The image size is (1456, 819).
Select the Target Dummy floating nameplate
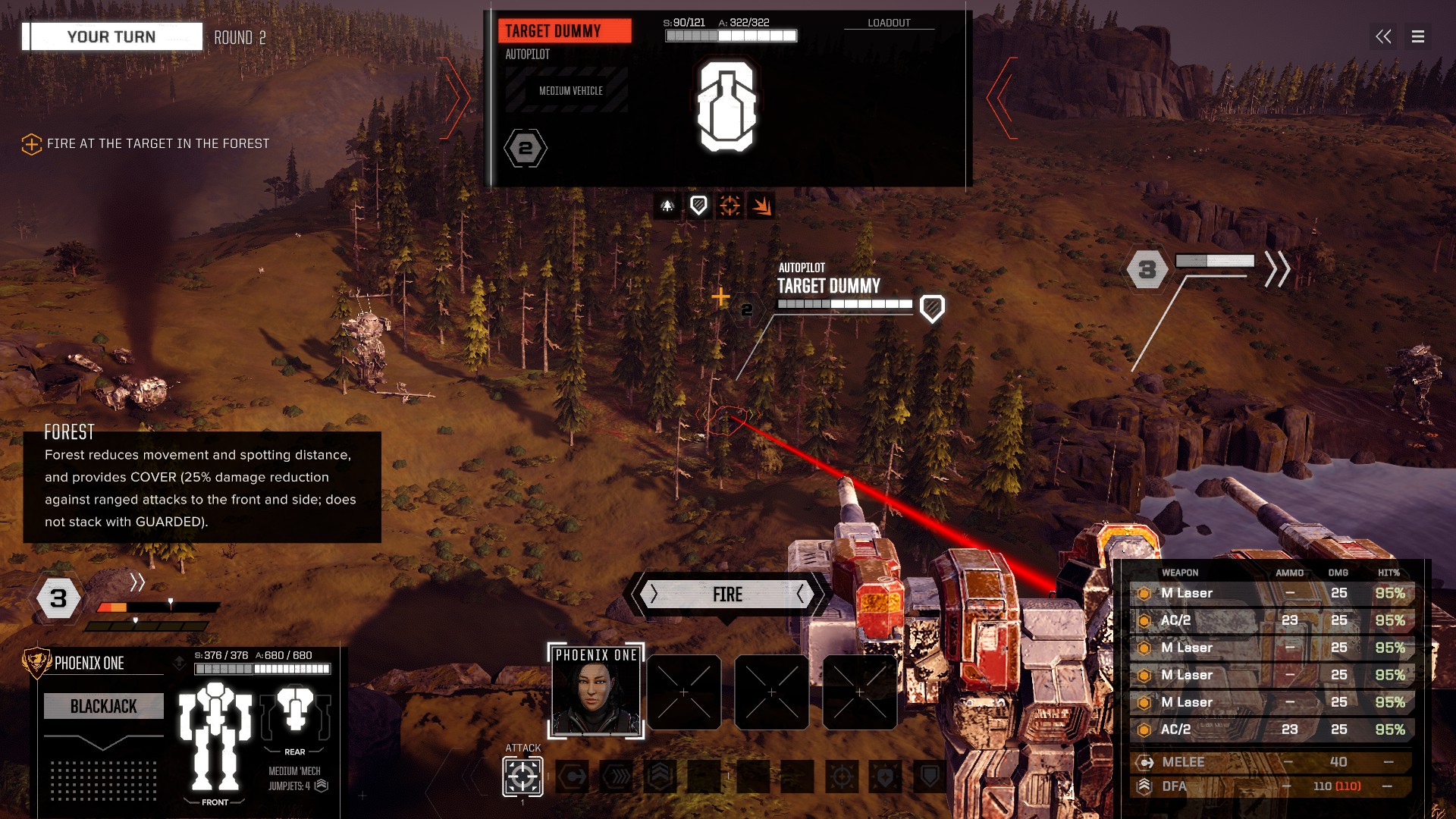tap(828, 287)
